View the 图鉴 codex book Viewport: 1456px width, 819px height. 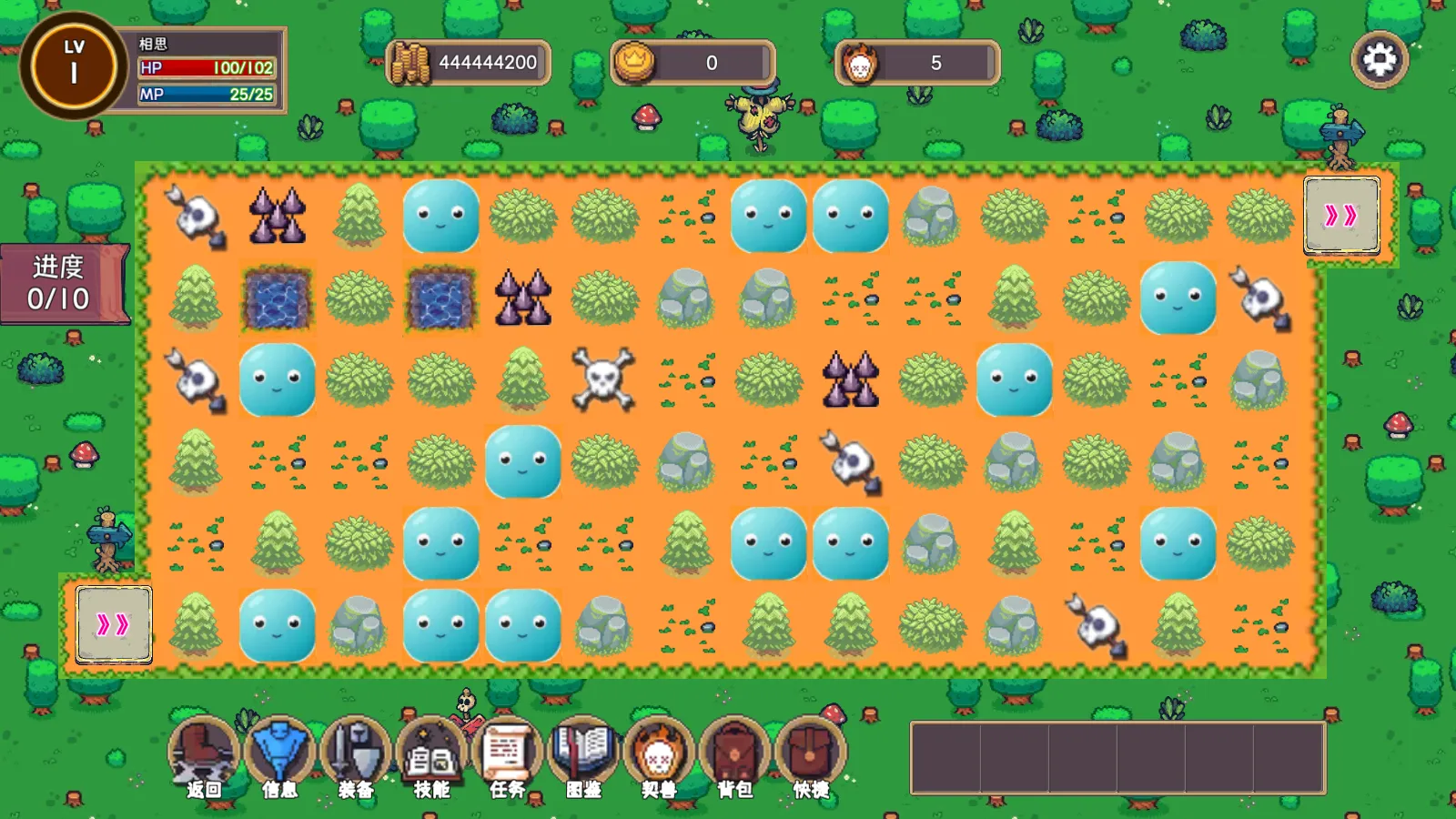(x=583, y=757)
